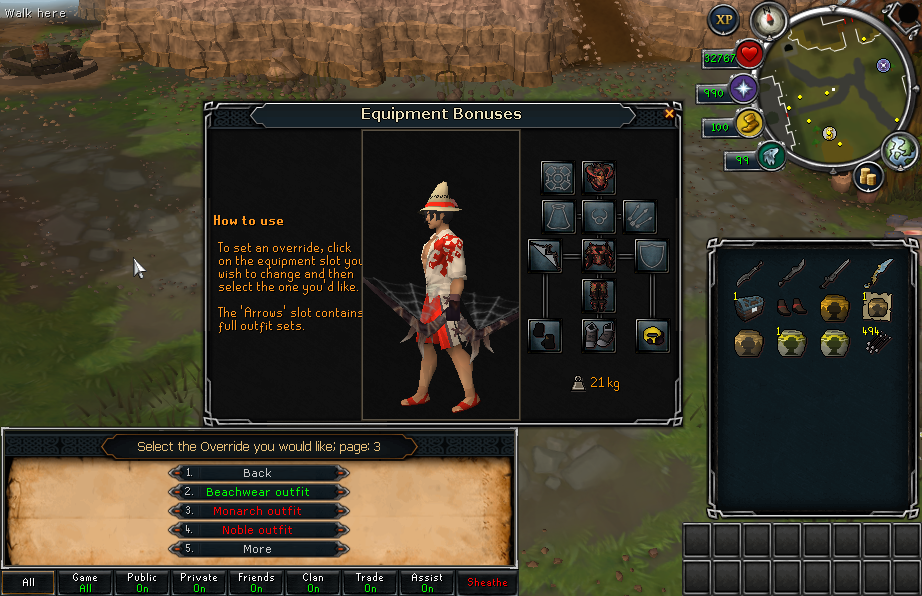Image resolution: width=922 pixels, height=596 pixels.
Task: Click the compass beside the minimap
Action: tap(770, 17)
